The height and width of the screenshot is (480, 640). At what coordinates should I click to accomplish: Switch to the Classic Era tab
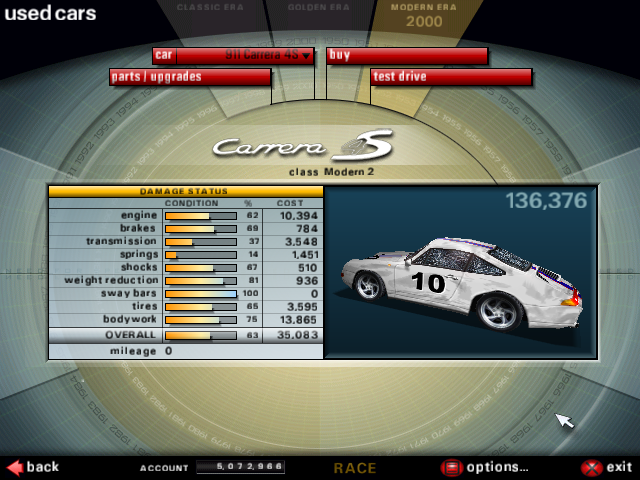[x=211, y=8]
